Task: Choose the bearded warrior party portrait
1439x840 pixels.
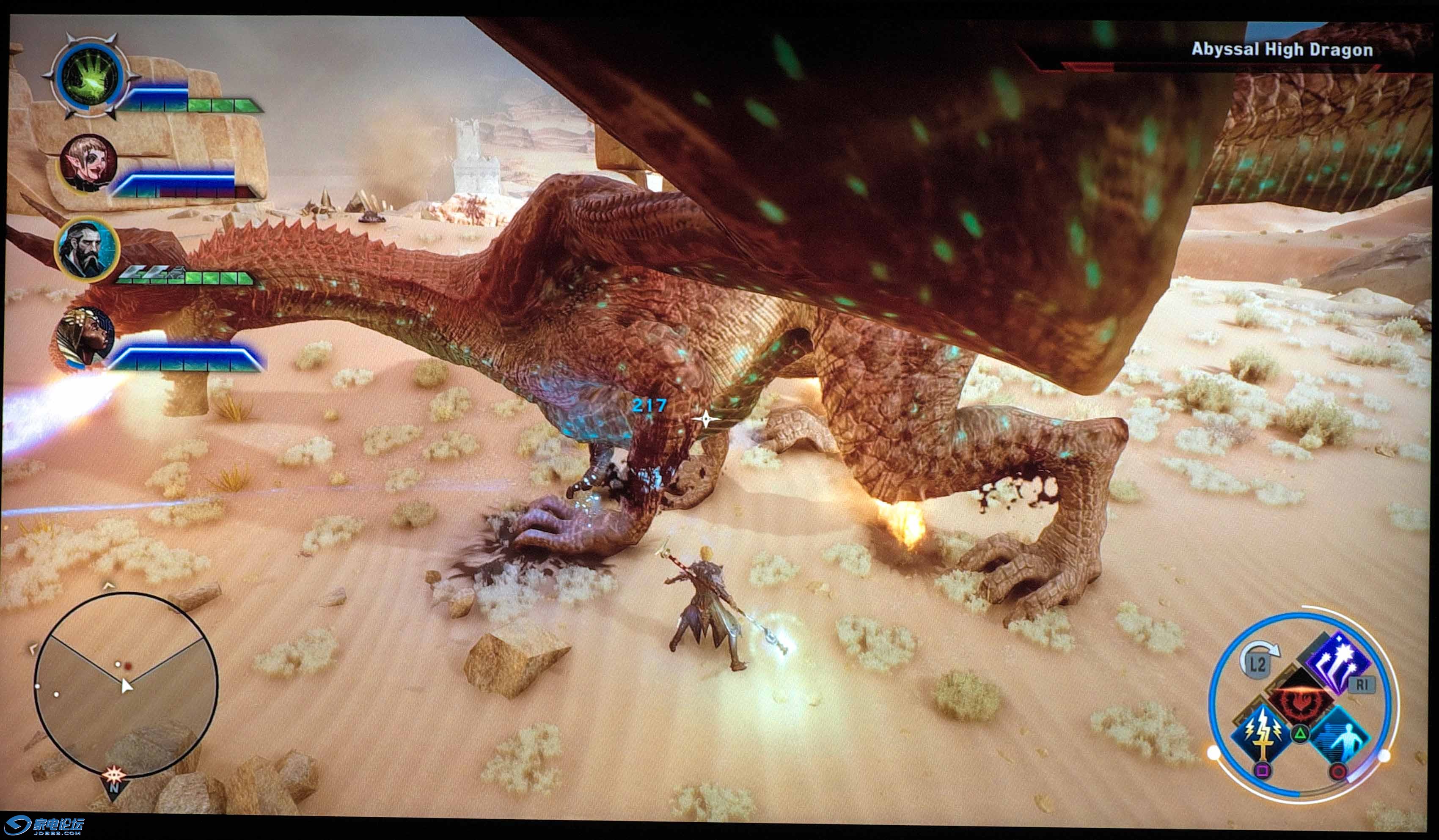Action: [87, 250]
